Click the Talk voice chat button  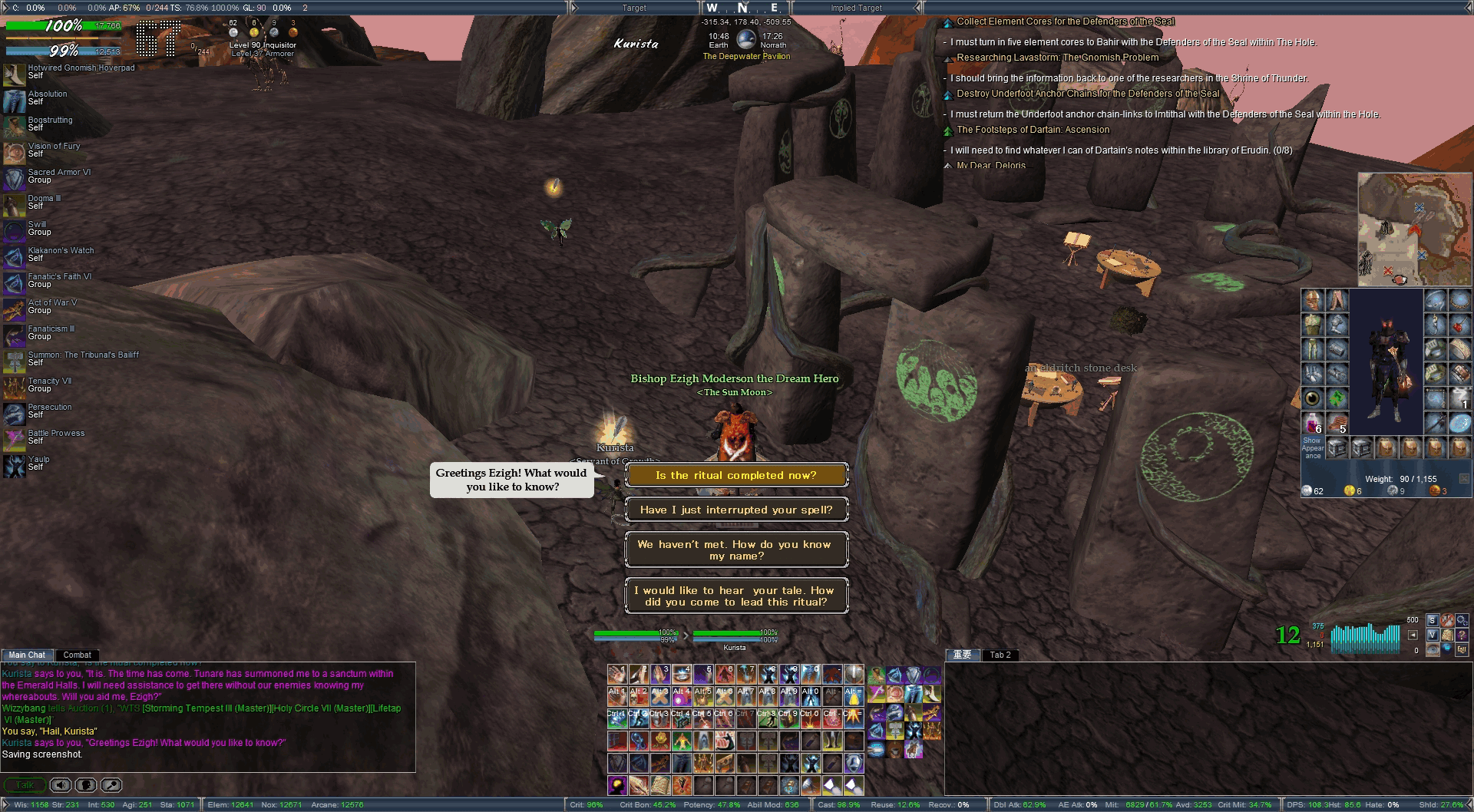click(25, 785)
